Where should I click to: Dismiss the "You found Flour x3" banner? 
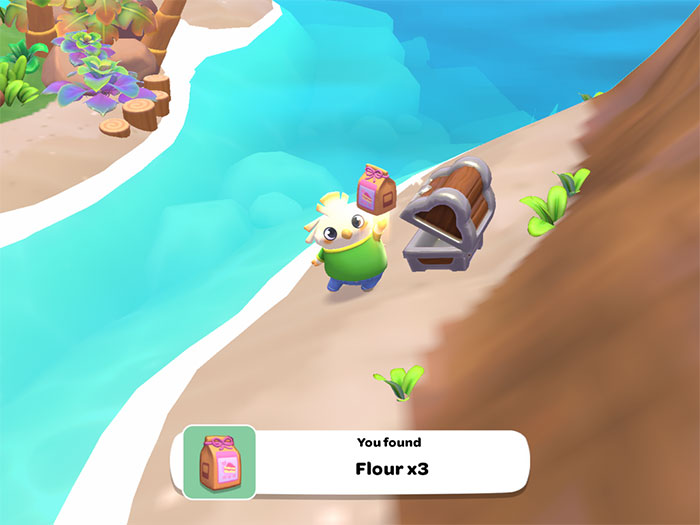point(390,461)
